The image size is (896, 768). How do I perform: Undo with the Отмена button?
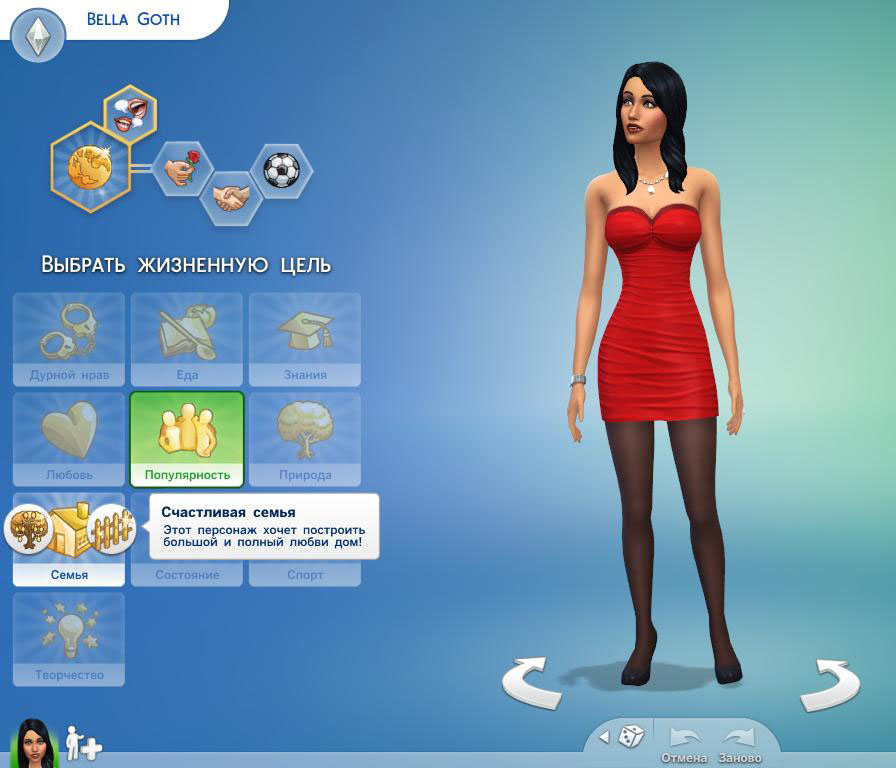point(684,743)
